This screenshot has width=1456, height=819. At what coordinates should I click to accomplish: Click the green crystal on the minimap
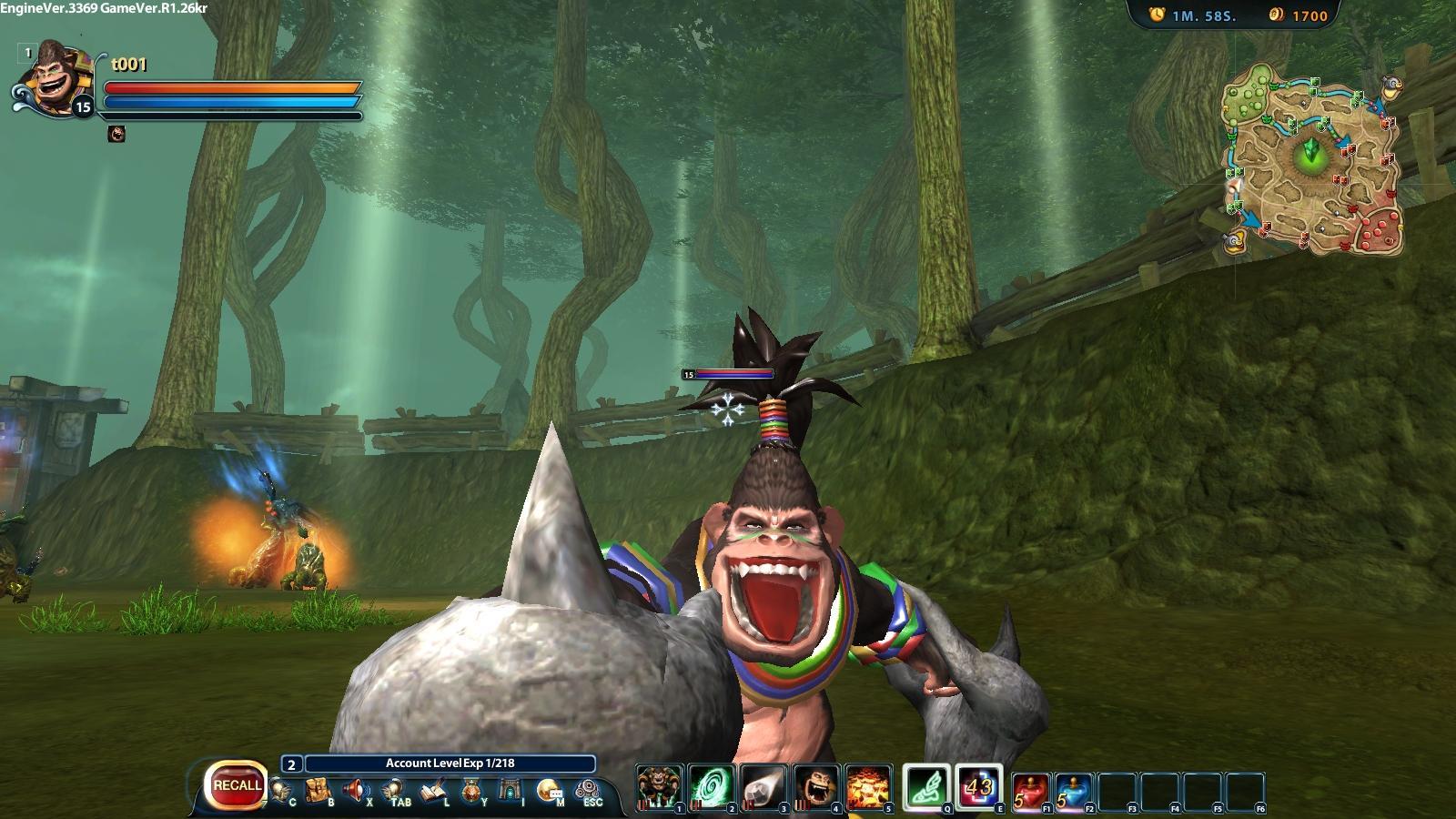1310,152
